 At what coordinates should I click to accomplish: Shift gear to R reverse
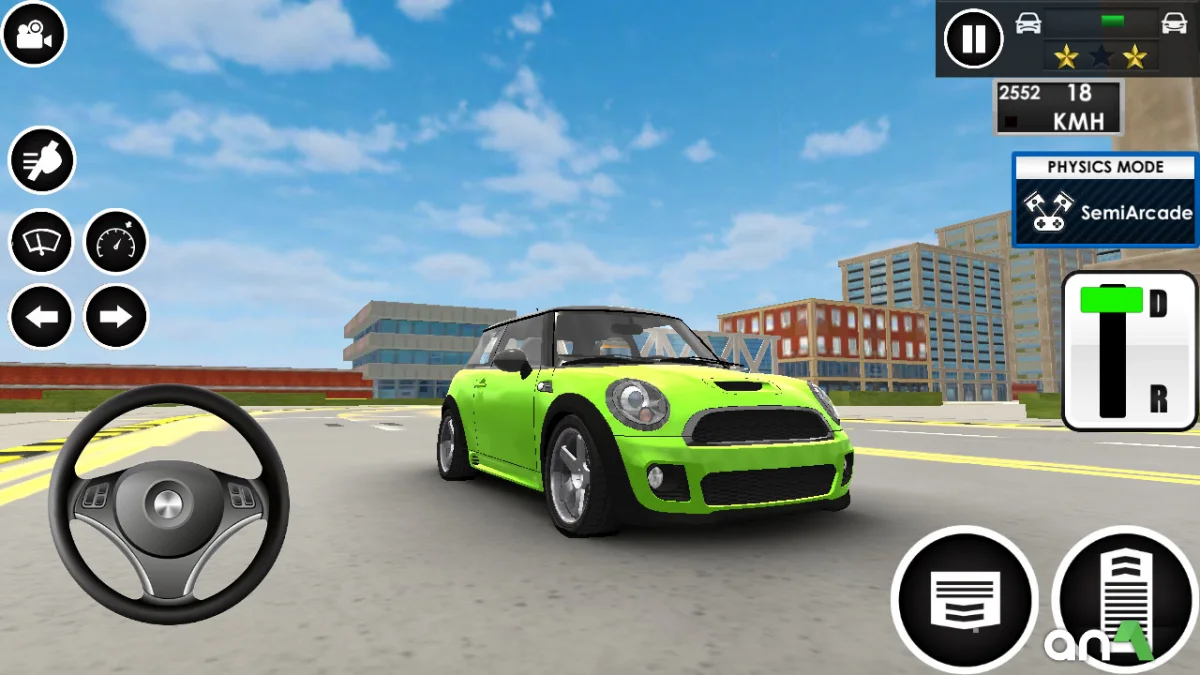click(x=1157, y=400)
